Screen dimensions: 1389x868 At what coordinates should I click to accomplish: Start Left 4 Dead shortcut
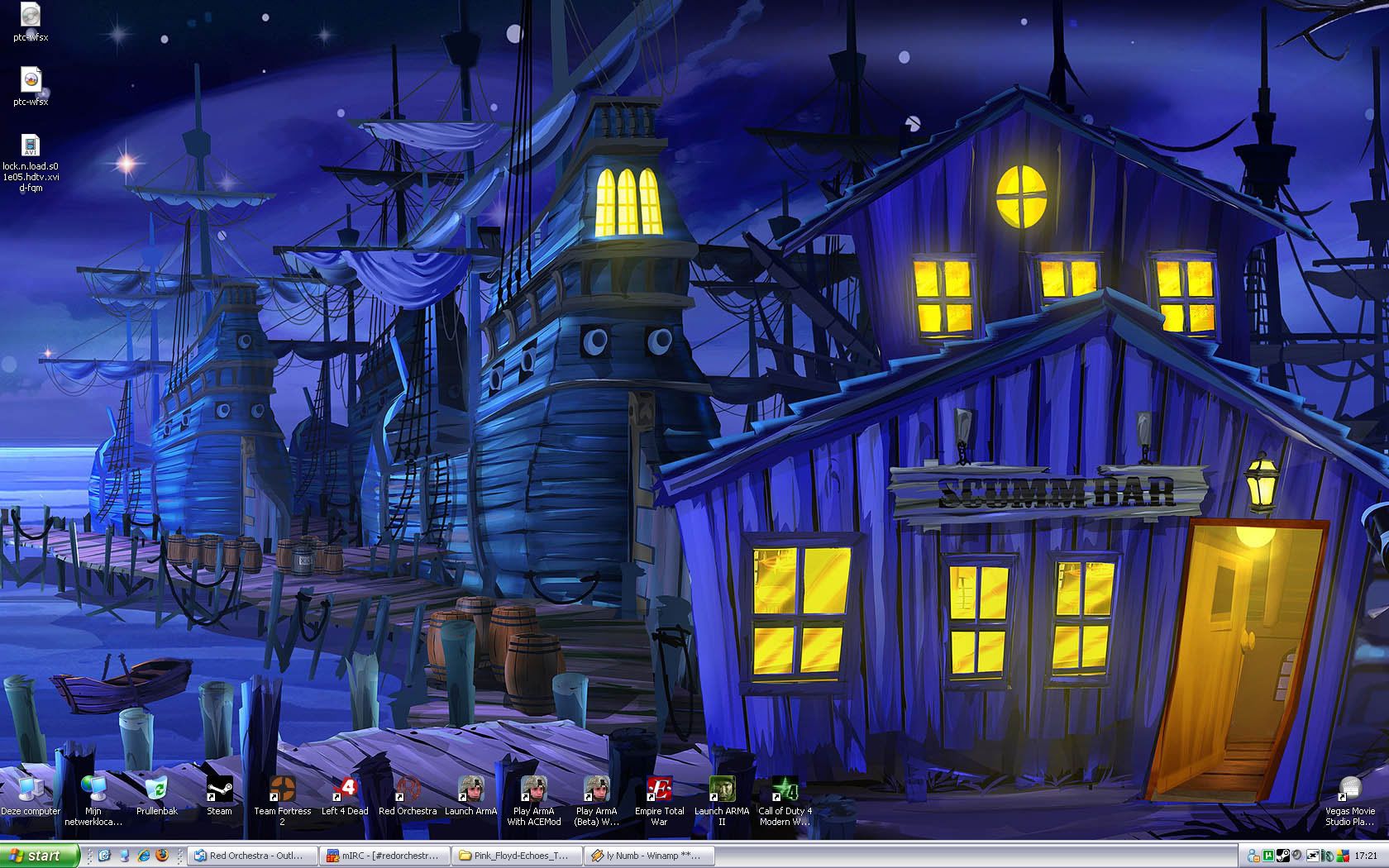[345, 790]
